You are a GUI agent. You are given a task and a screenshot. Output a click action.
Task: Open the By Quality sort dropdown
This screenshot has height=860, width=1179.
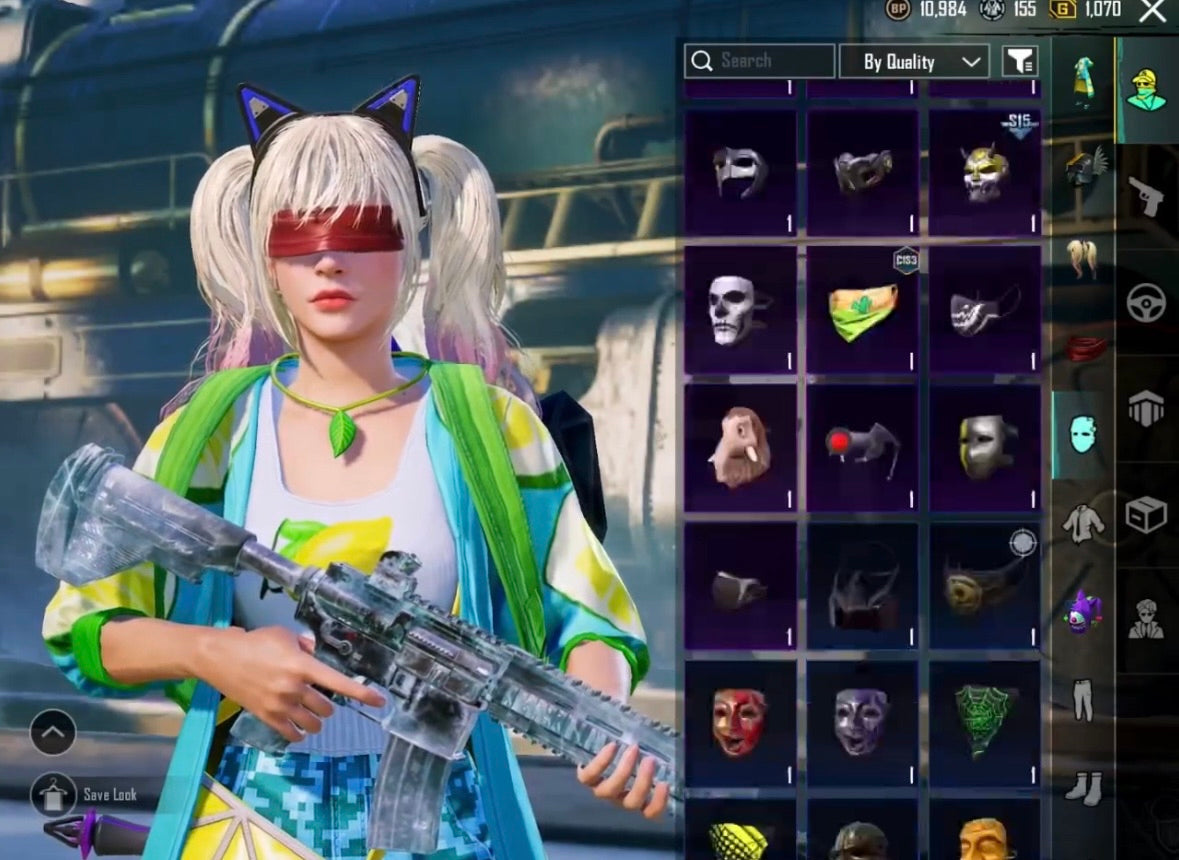(914, 62)
